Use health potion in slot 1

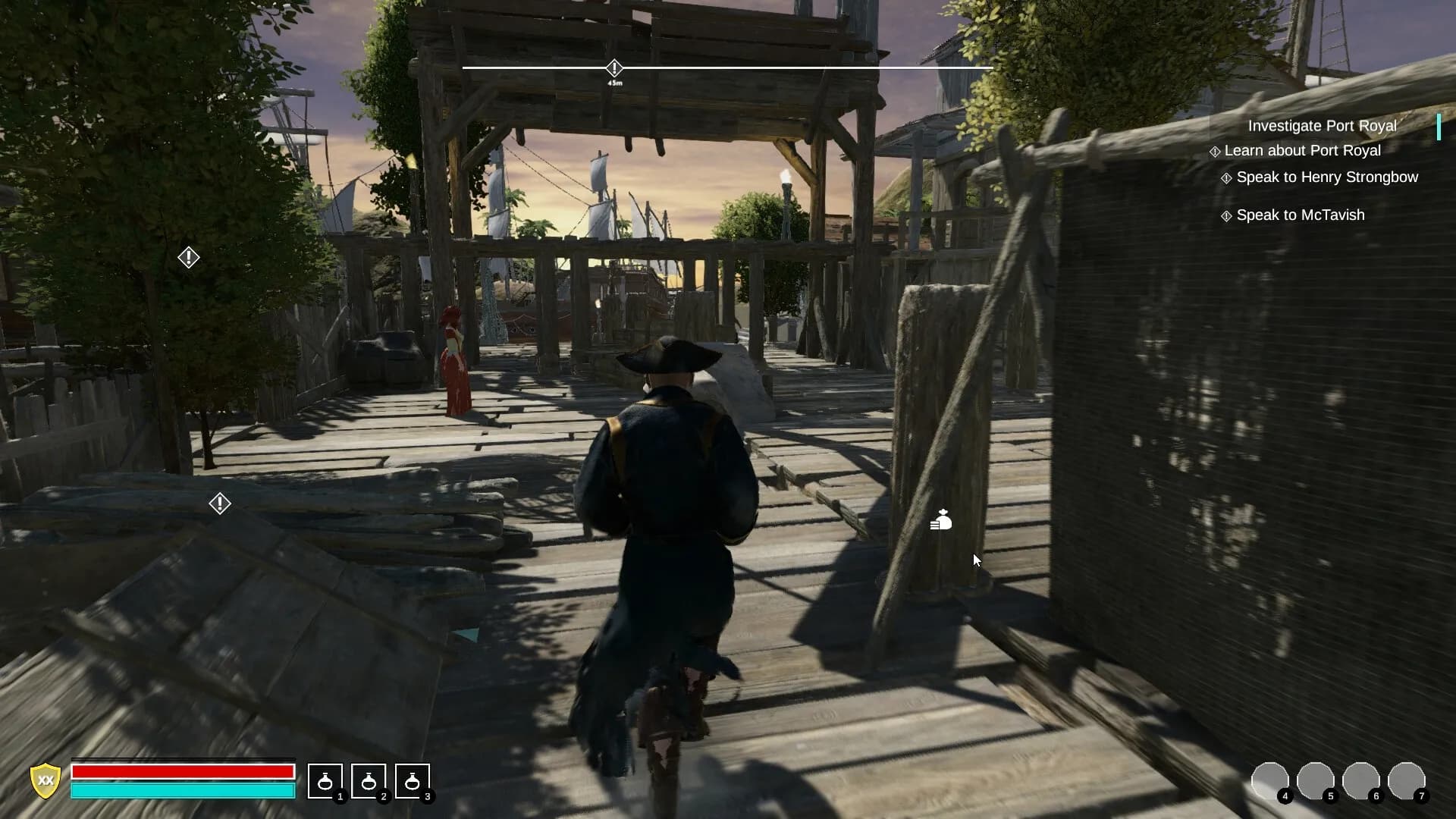click(x=325, y=783)
